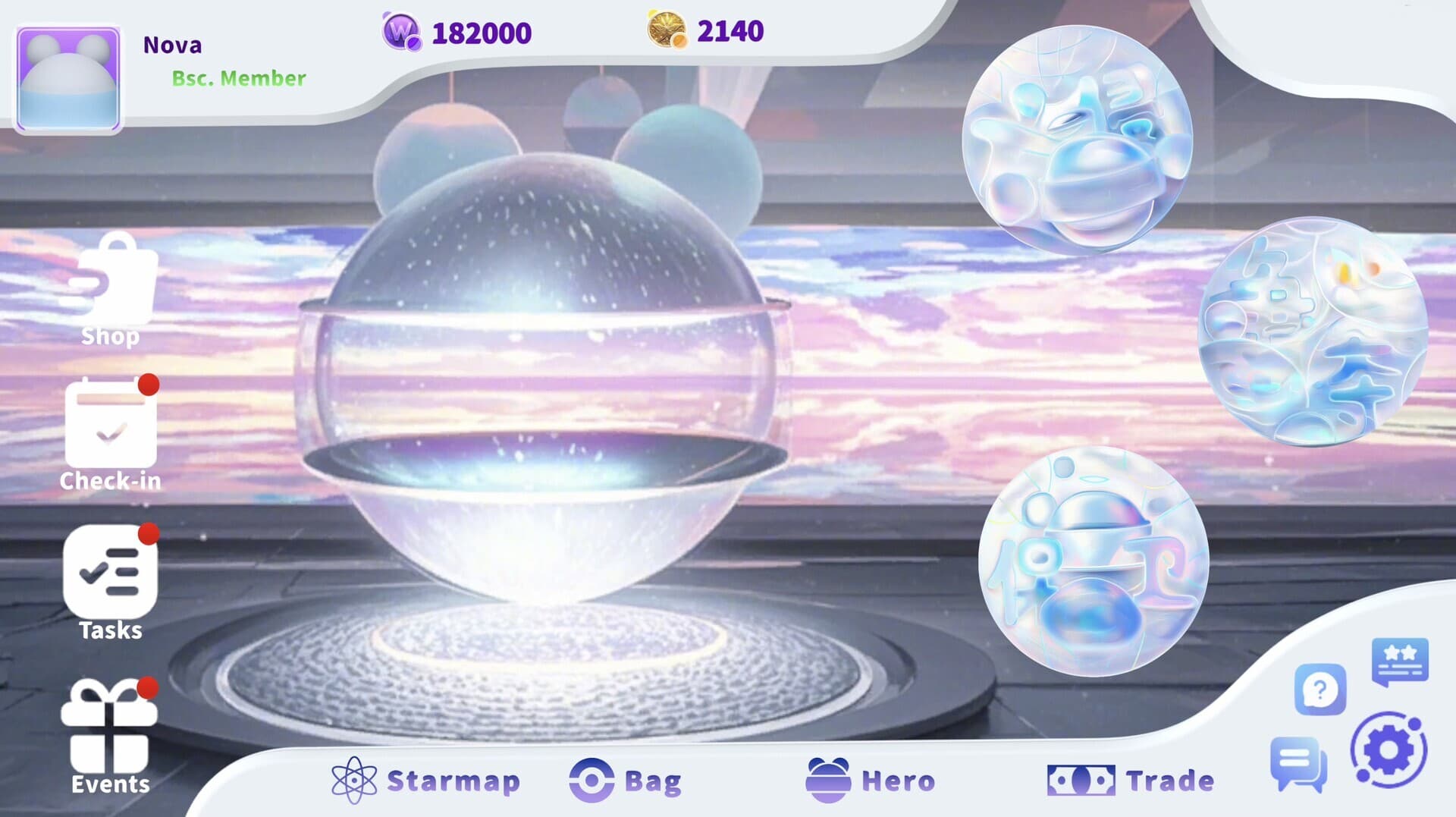Viewport: 1456px width, 817px height.
Task: Select the Bsc. Member label
Action: pyautogui.click(x=239, y=77)
